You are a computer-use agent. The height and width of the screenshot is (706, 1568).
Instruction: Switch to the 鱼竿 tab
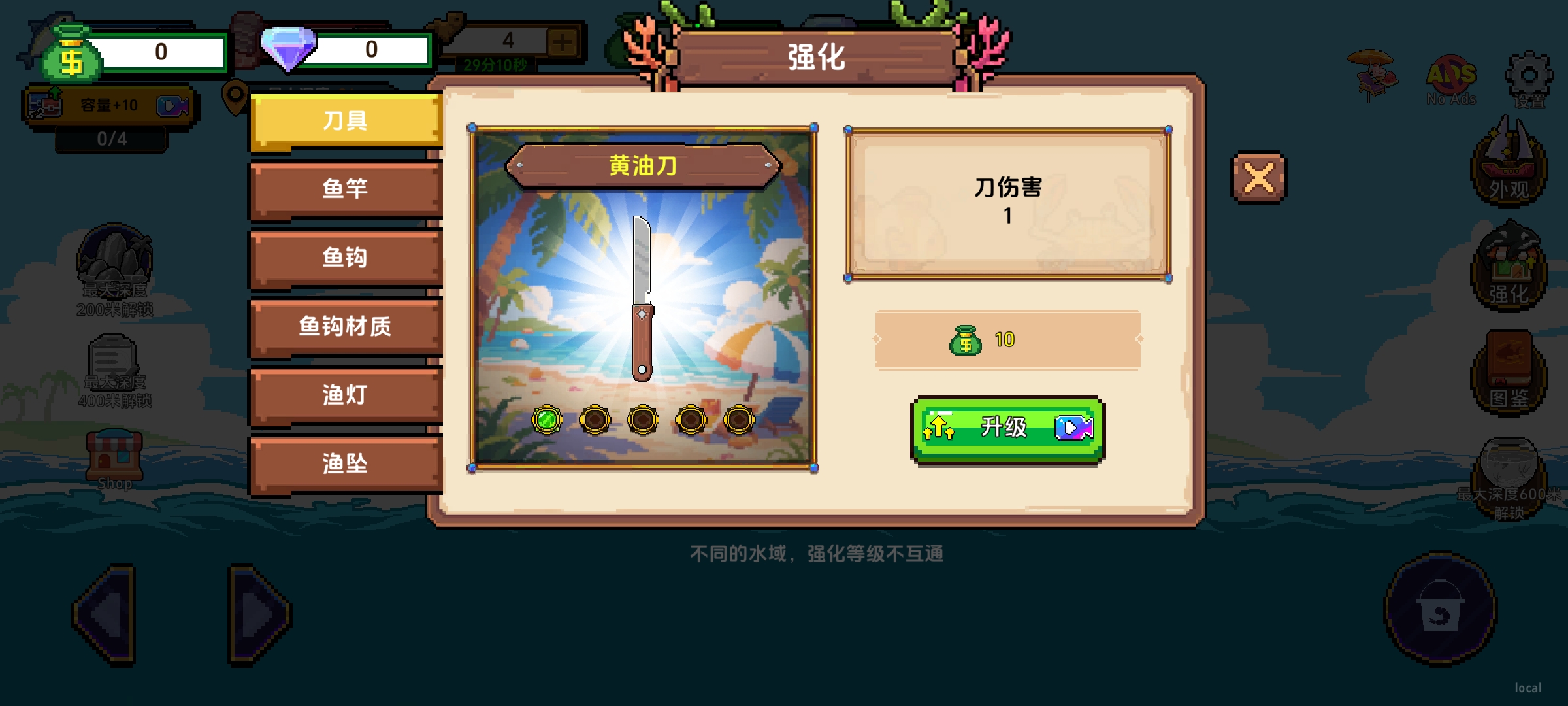point(344,189)
